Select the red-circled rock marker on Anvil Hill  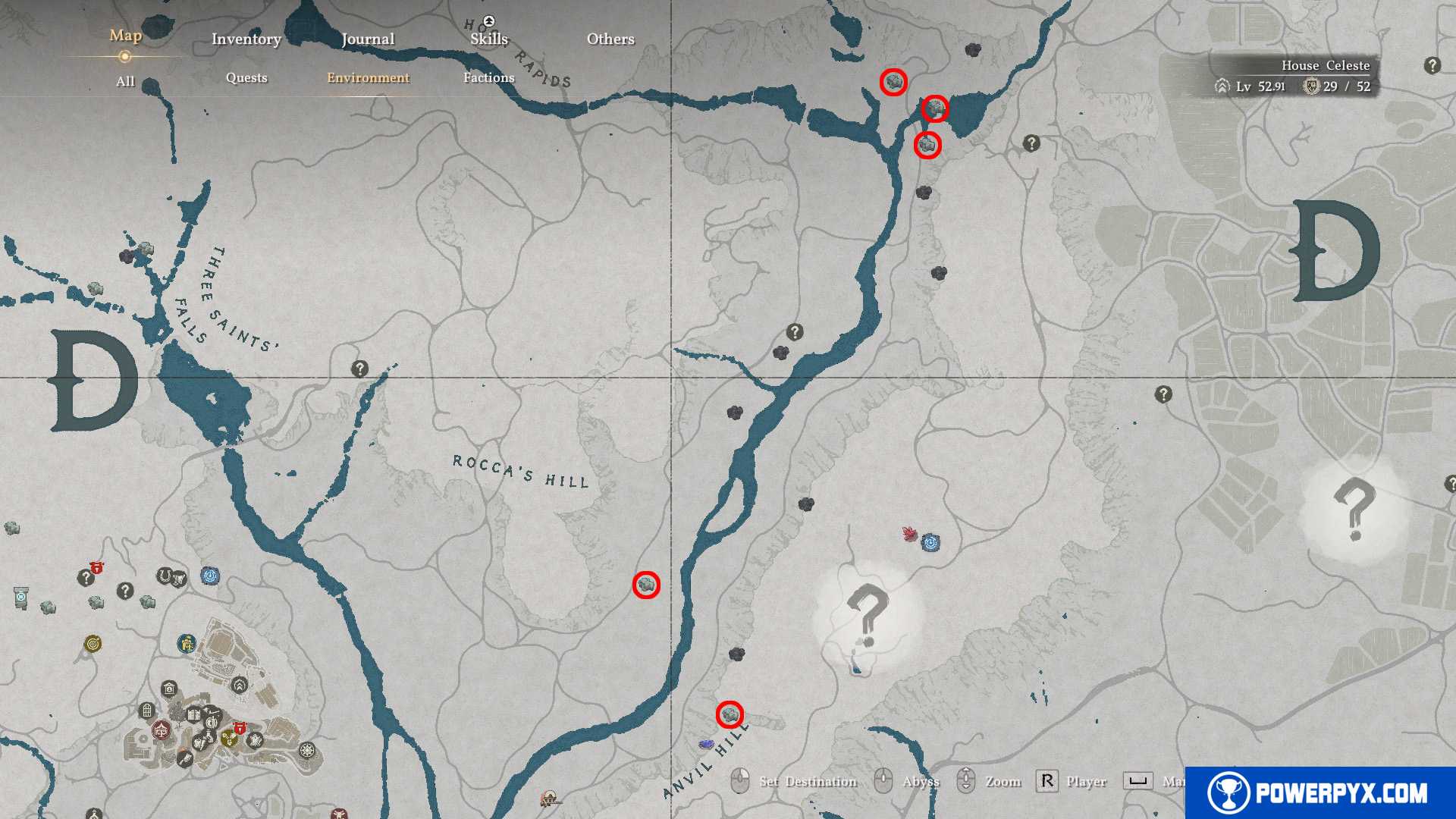[x=730, y=714]
